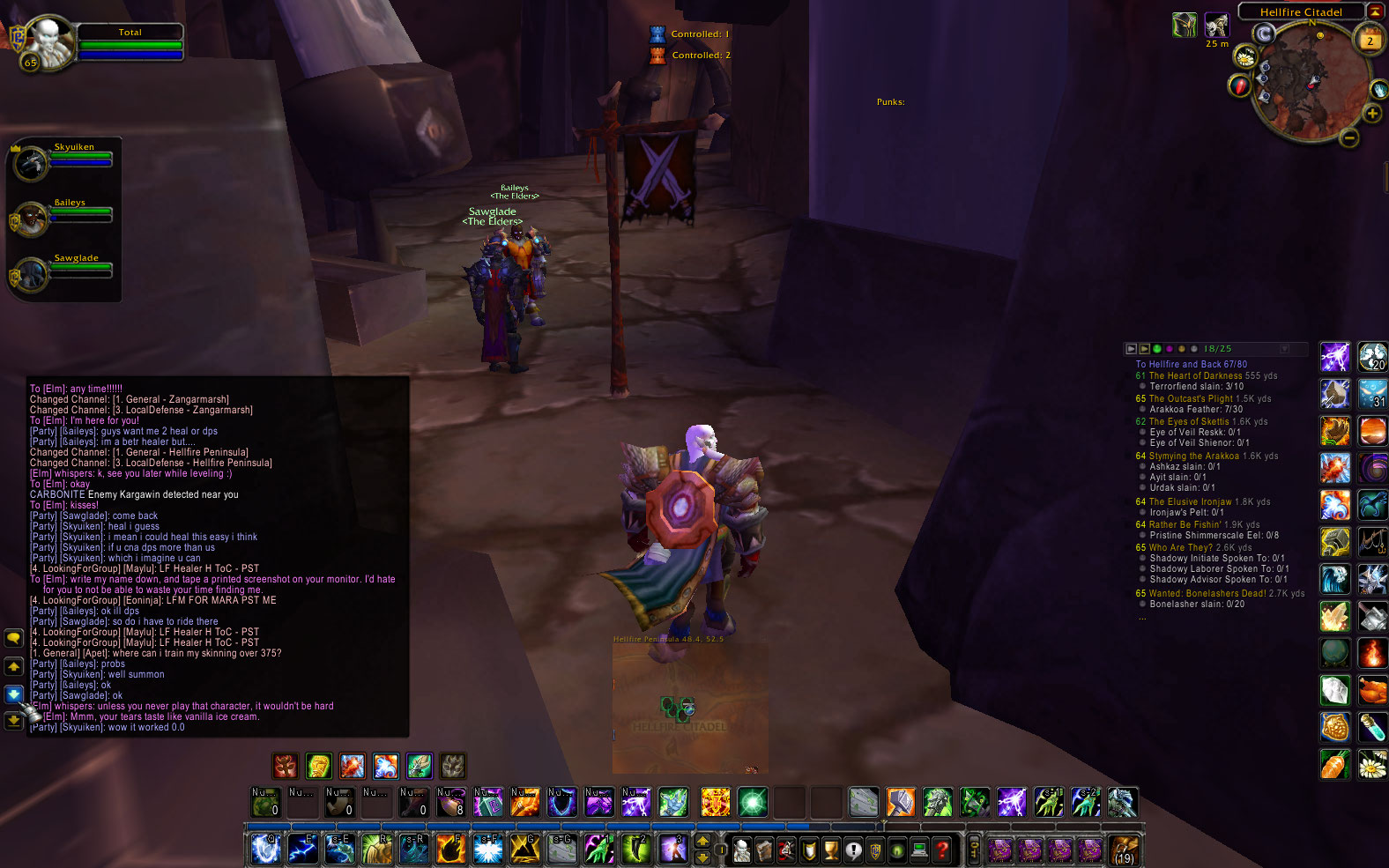Open dropdown arrow next to 18/25 counter
Screen dimensions: 1389x868
(1285, 349)
